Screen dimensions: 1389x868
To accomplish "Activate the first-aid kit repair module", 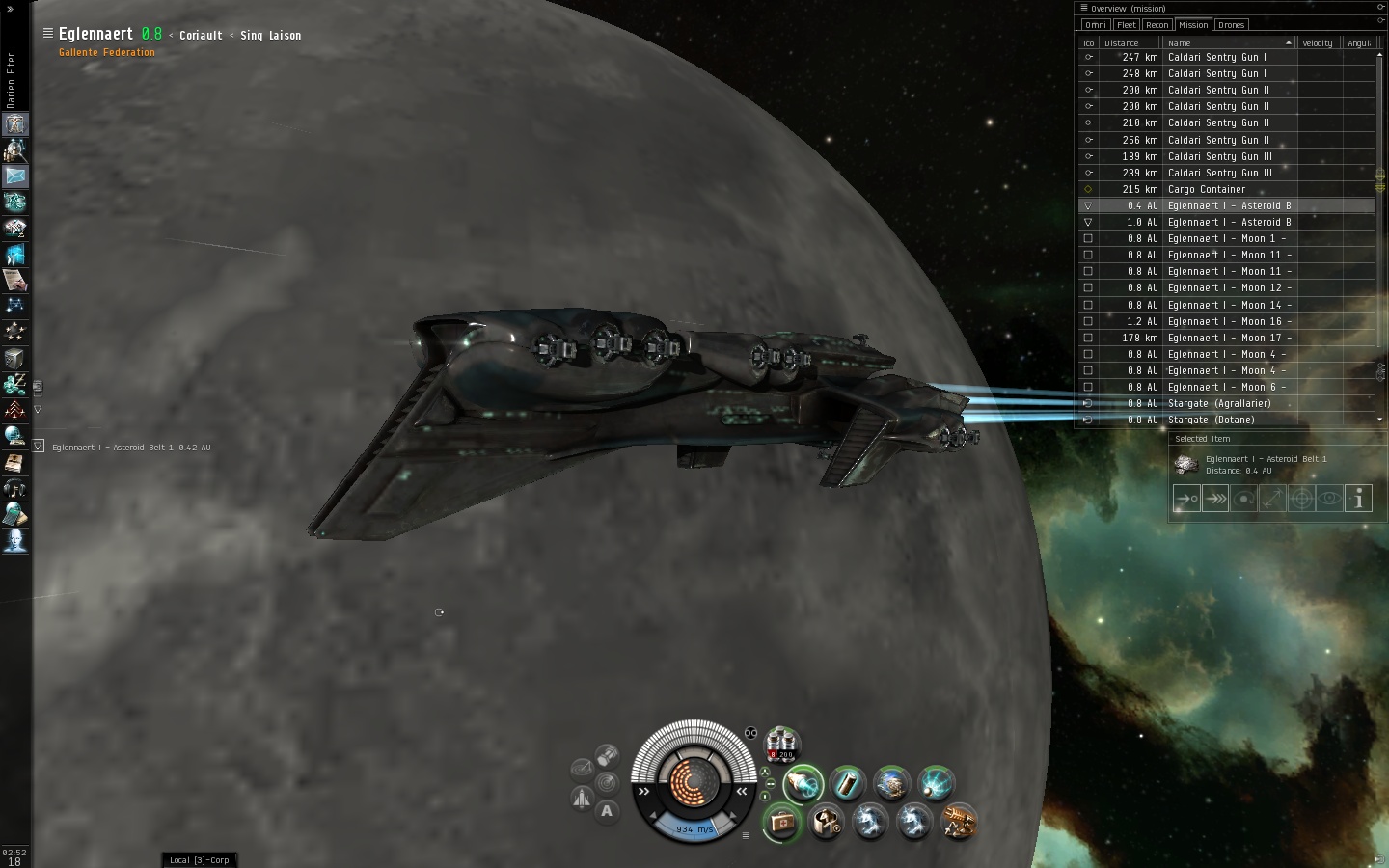I will tap(781, 823).
